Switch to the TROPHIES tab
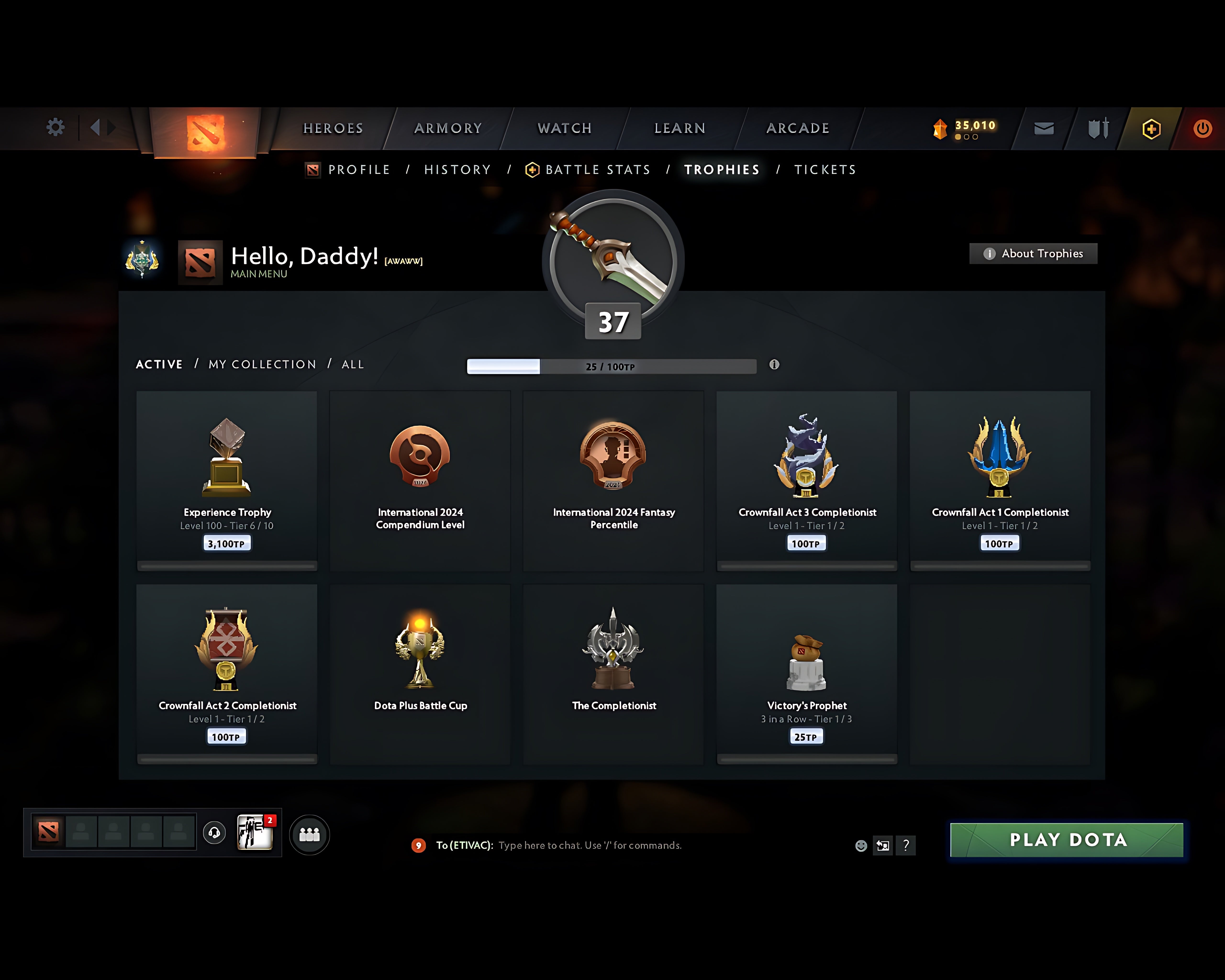This screenshot has width=1225, height=980. coord(722,169)
